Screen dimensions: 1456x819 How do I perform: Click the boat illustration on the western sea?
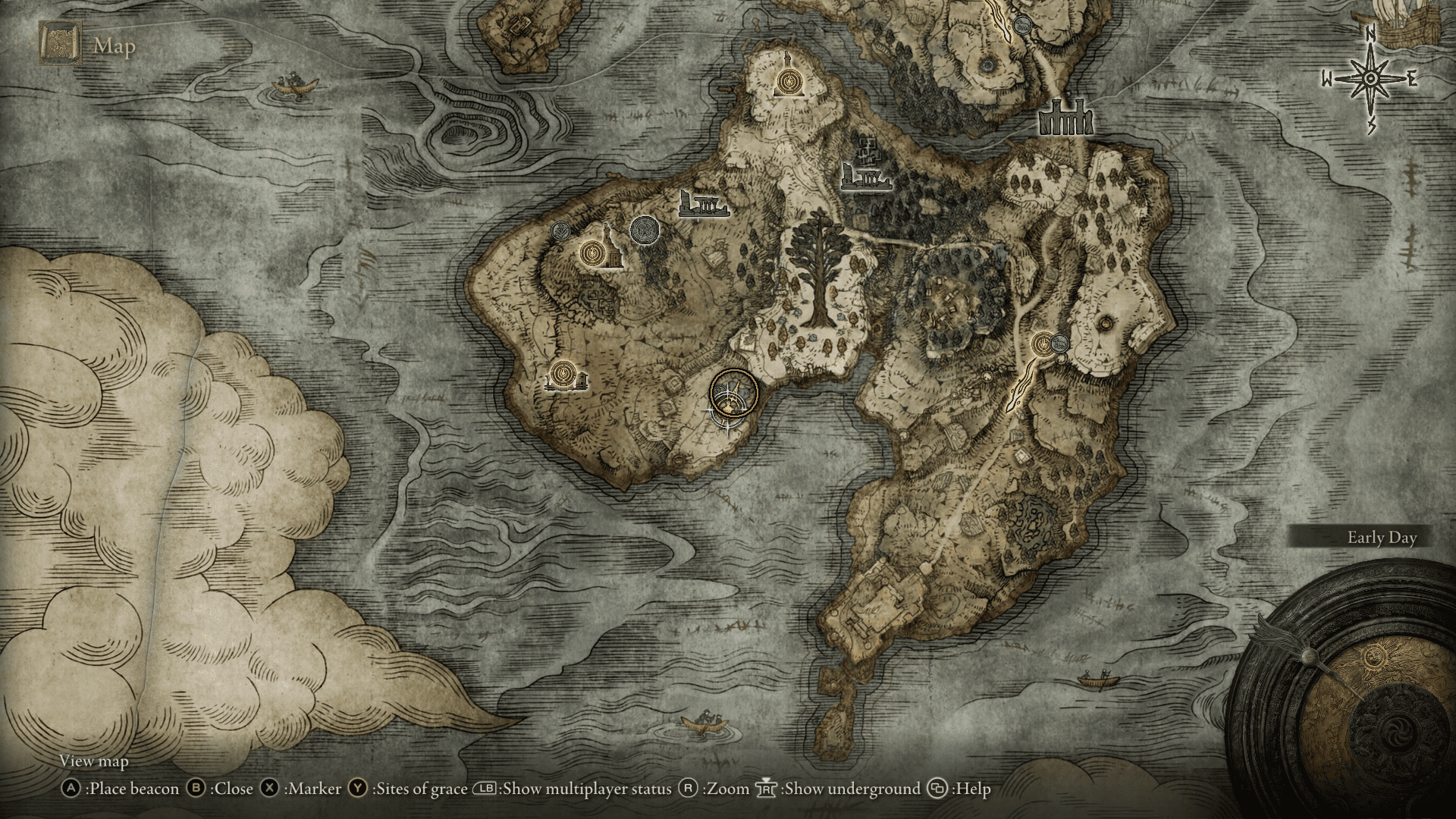[292, 83]
